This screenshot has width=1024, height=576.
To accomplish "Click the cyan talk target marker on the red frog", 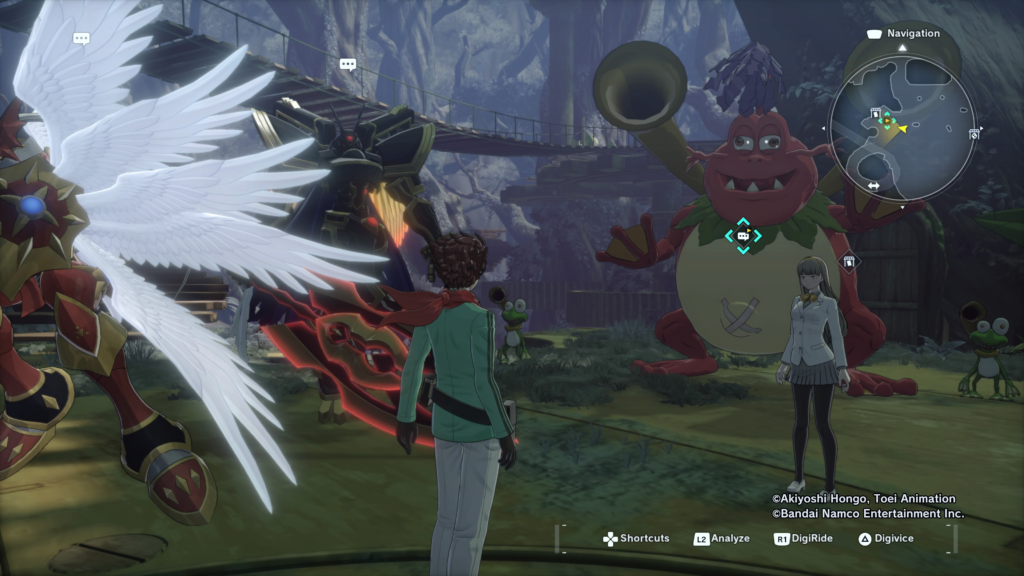I will click(743, 236).
